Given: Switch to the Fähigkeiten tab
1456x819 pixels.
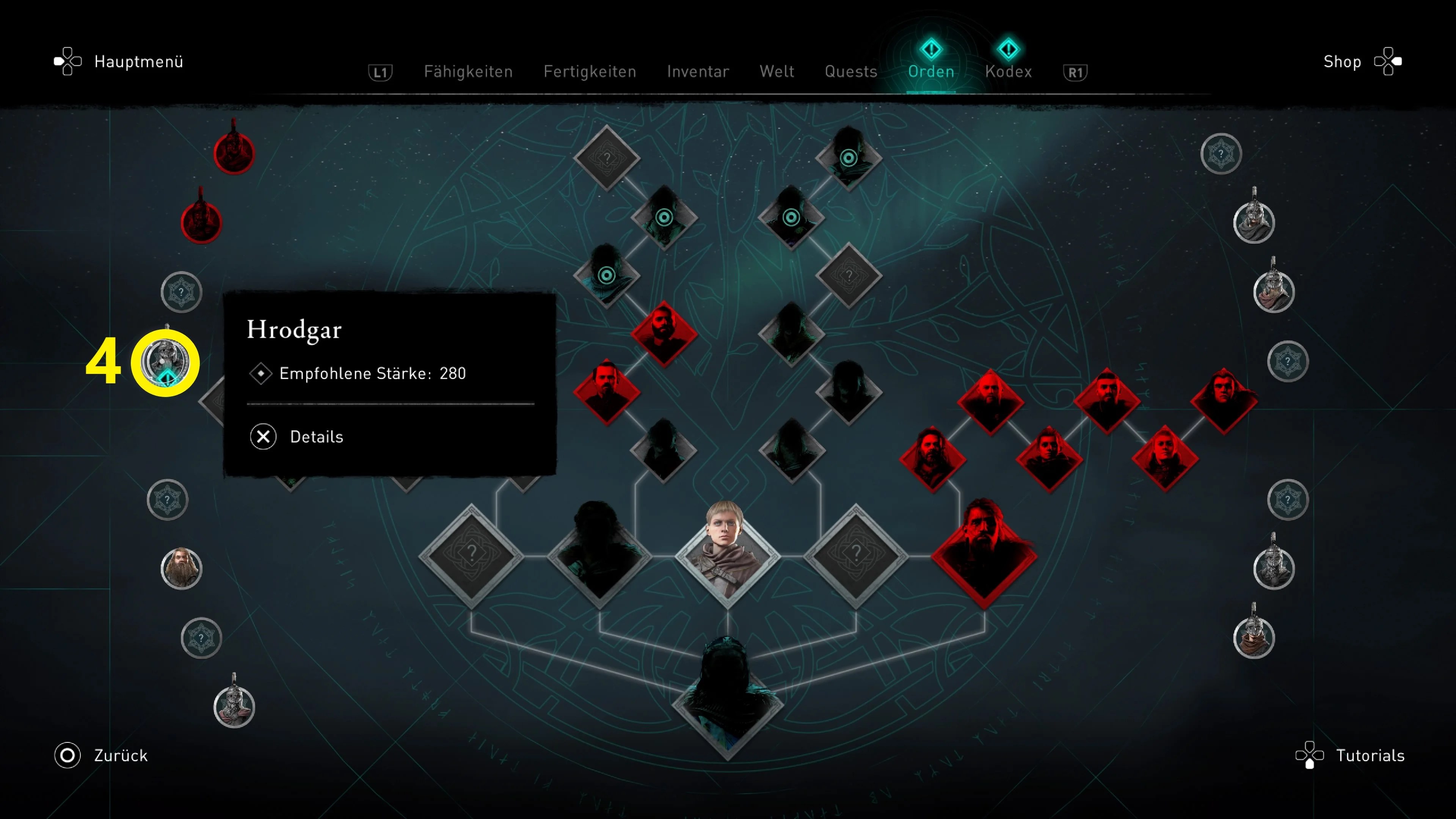Looking at the screenshot, I should point(468,72).
